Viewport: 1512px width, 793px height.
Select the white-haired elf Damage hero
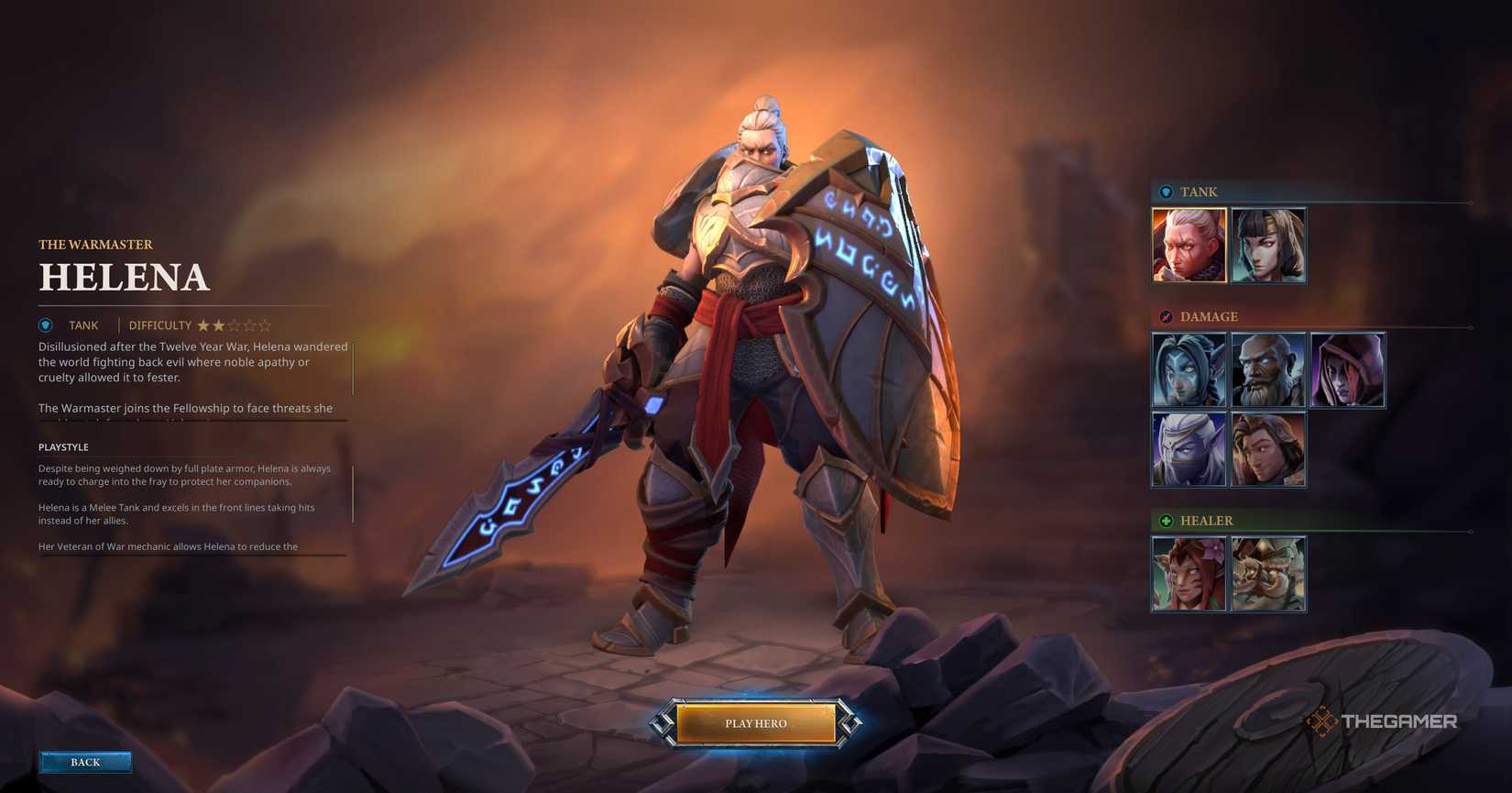point(1189,448)
